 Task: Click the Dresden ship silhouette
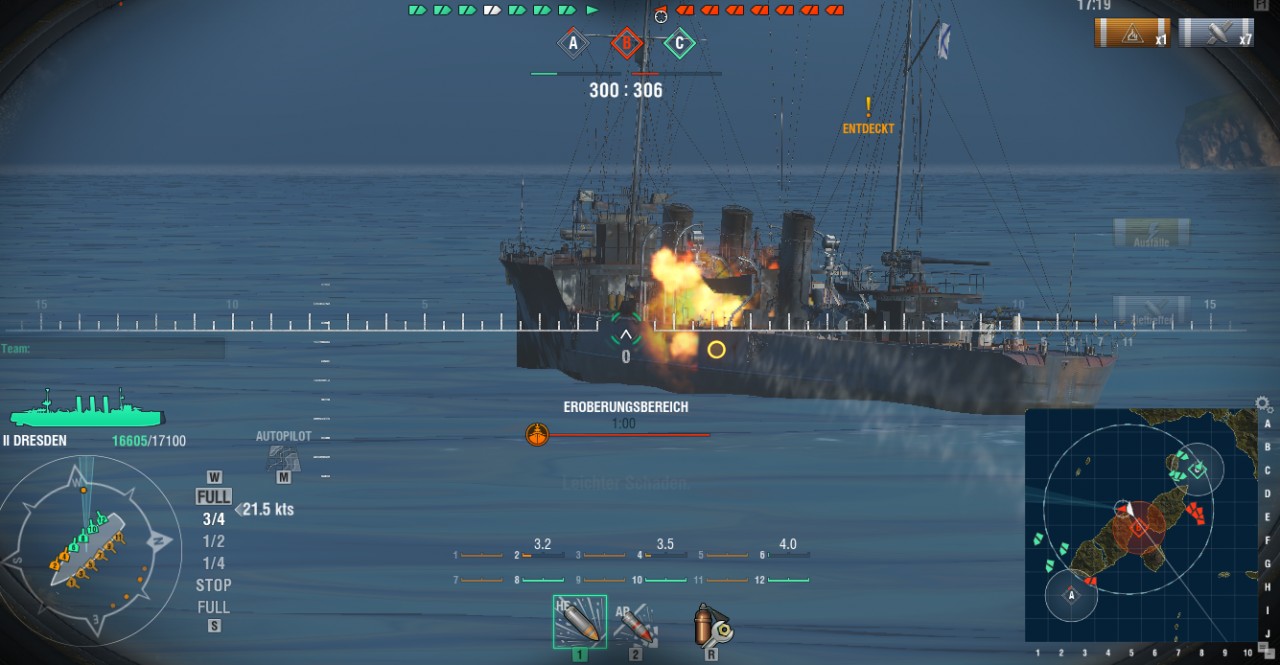[86, 410]
